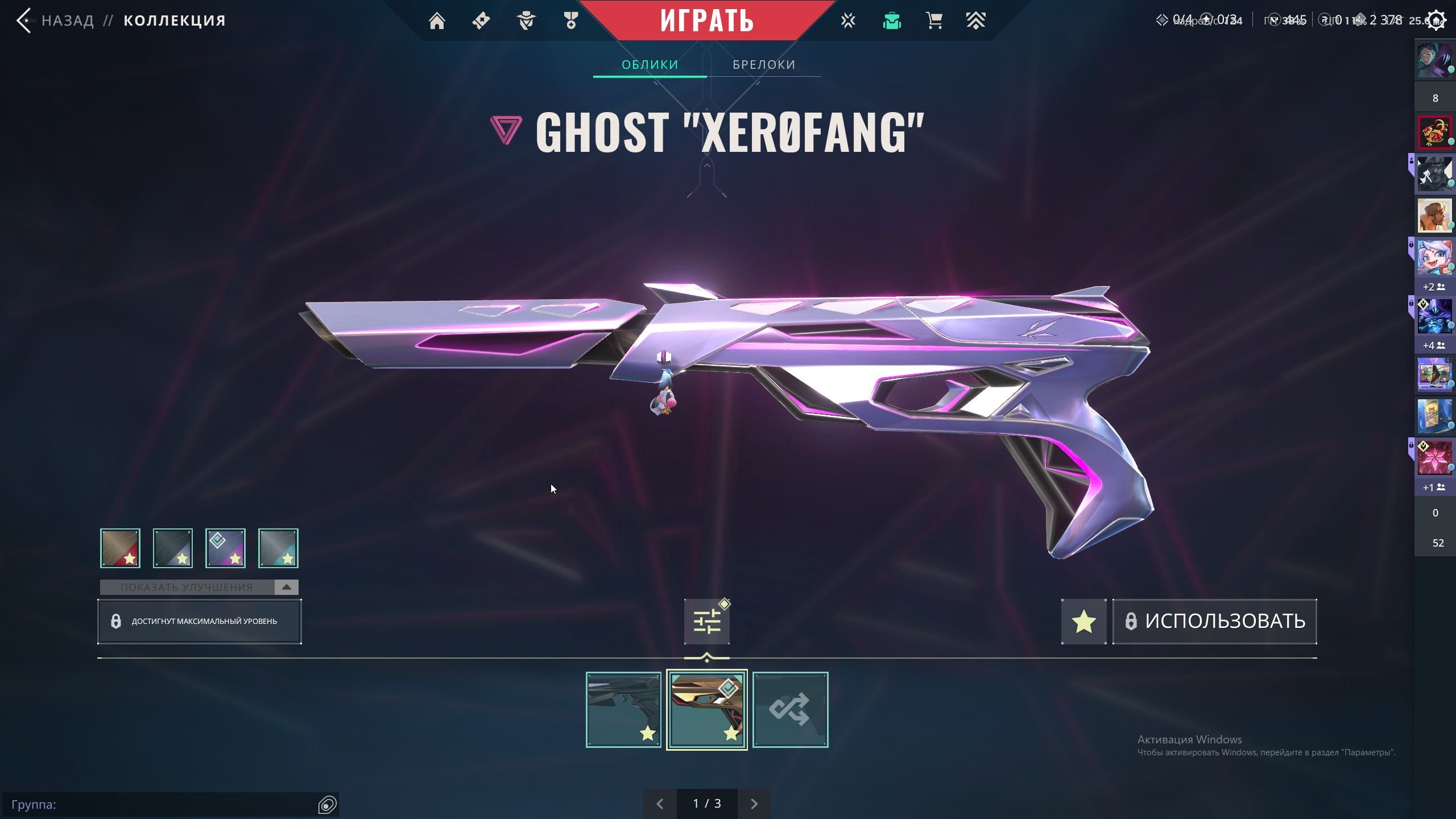
Task: Switch to the БРЕЛОКИ tab
Action: [x=764, y=65]
